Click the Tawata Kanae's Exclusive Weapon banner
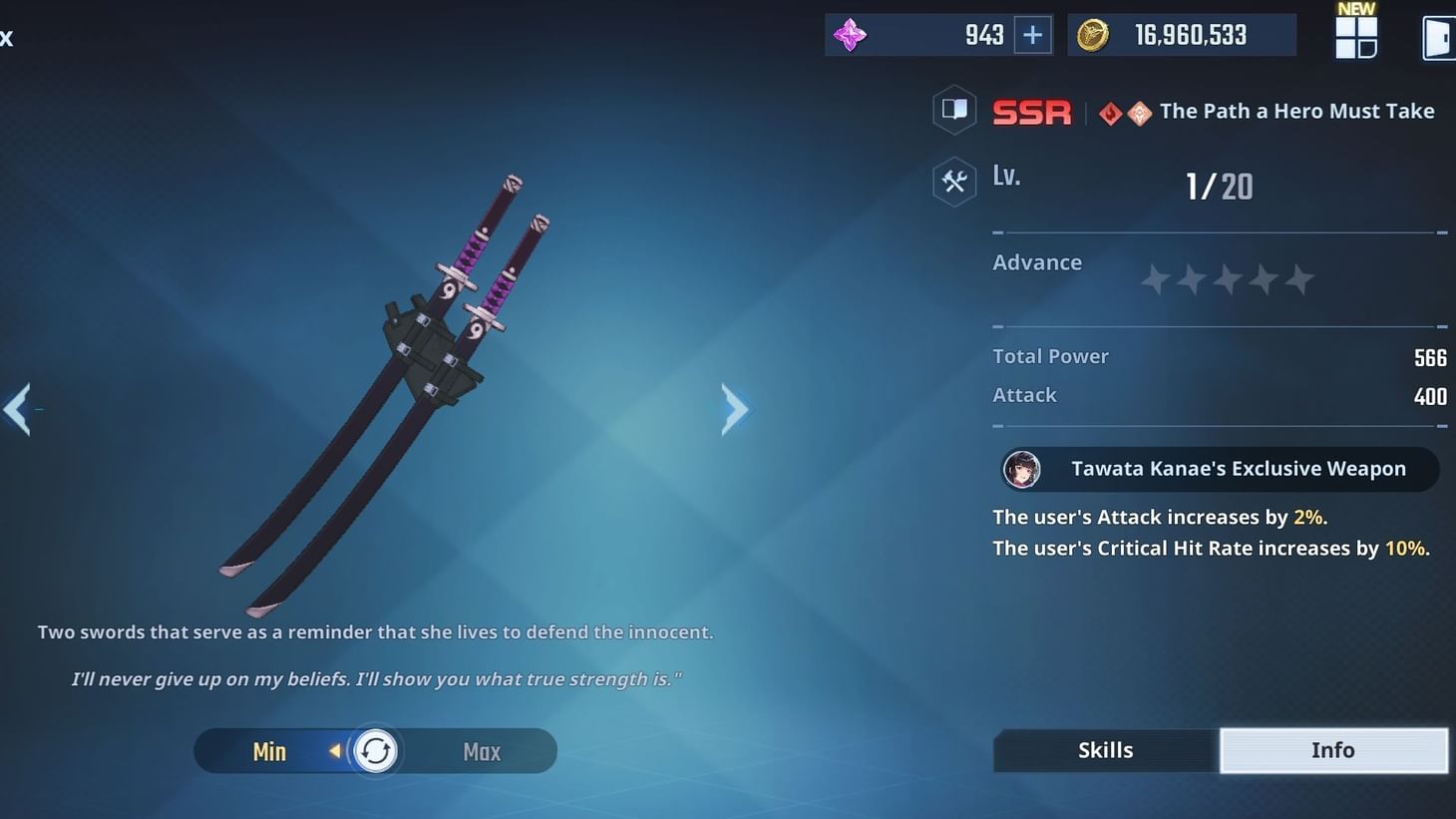Screen dimensions: 1456x819 coord(1219,469)
